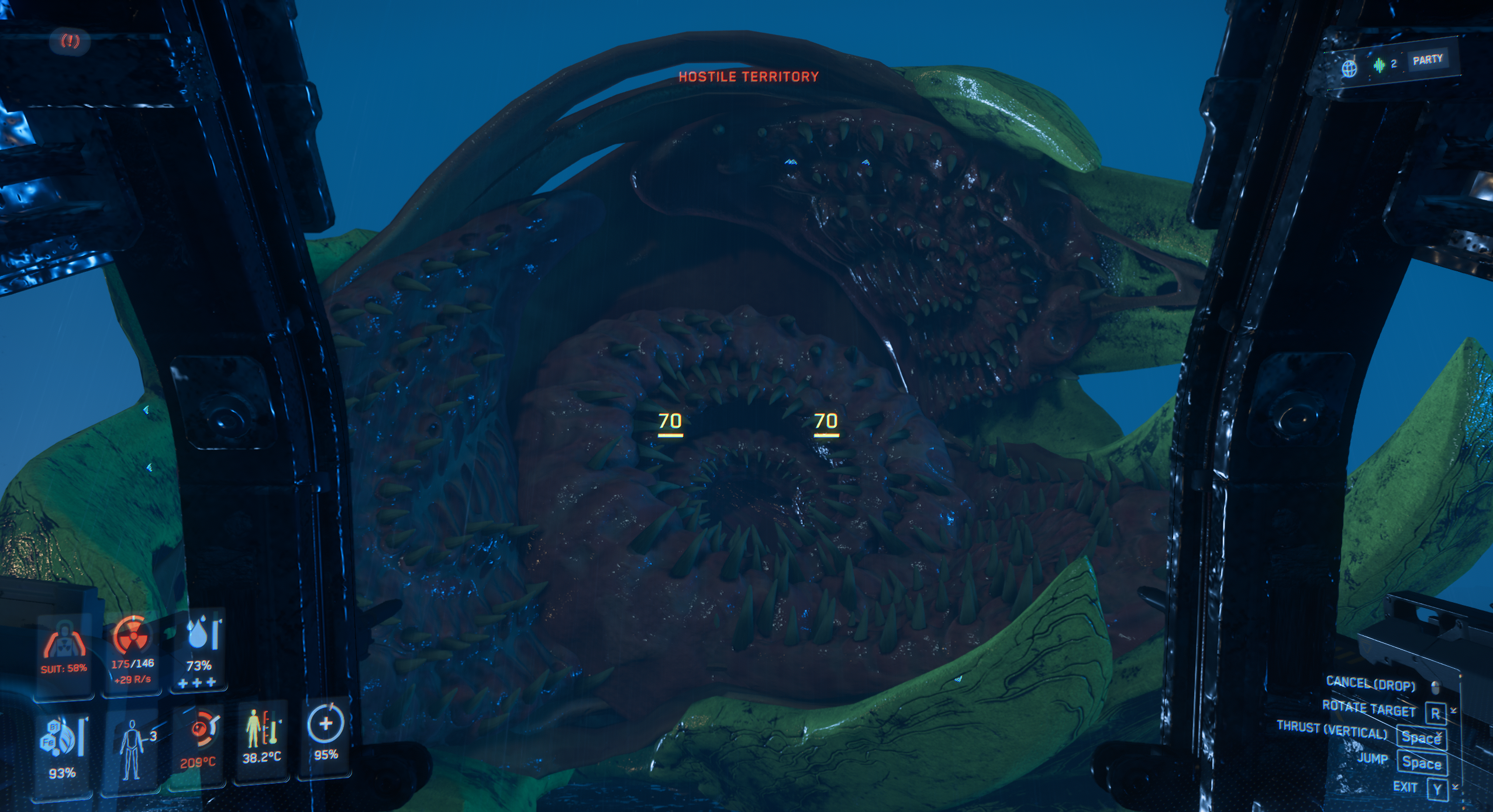This screenshot has height=812, width=1493.
Task: Click the radiation trefoil exposure icon
Action: (132, 636)
